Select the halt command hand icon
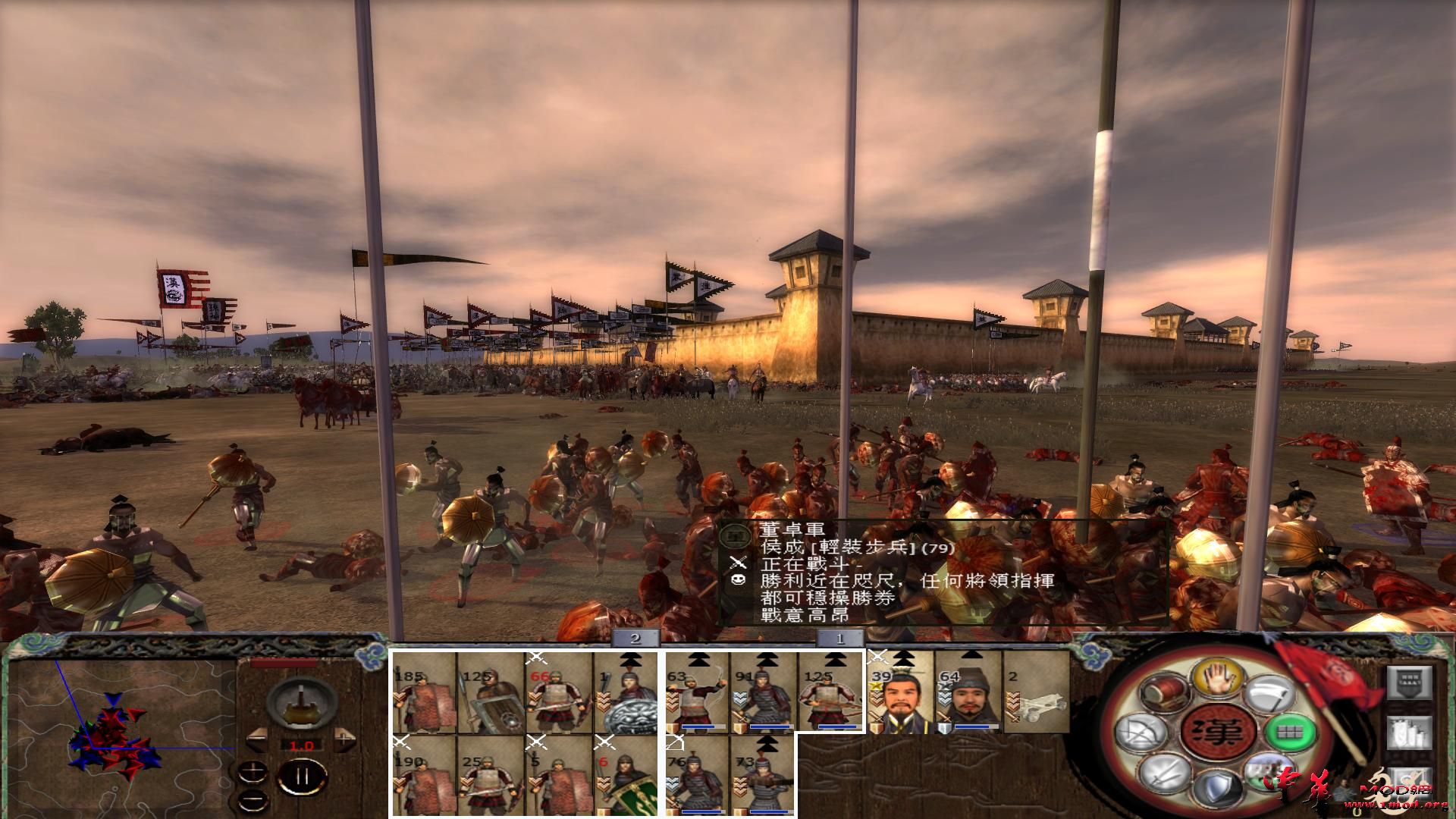The height and width of the screenshot is (819, 1456). pos(1216,678)
